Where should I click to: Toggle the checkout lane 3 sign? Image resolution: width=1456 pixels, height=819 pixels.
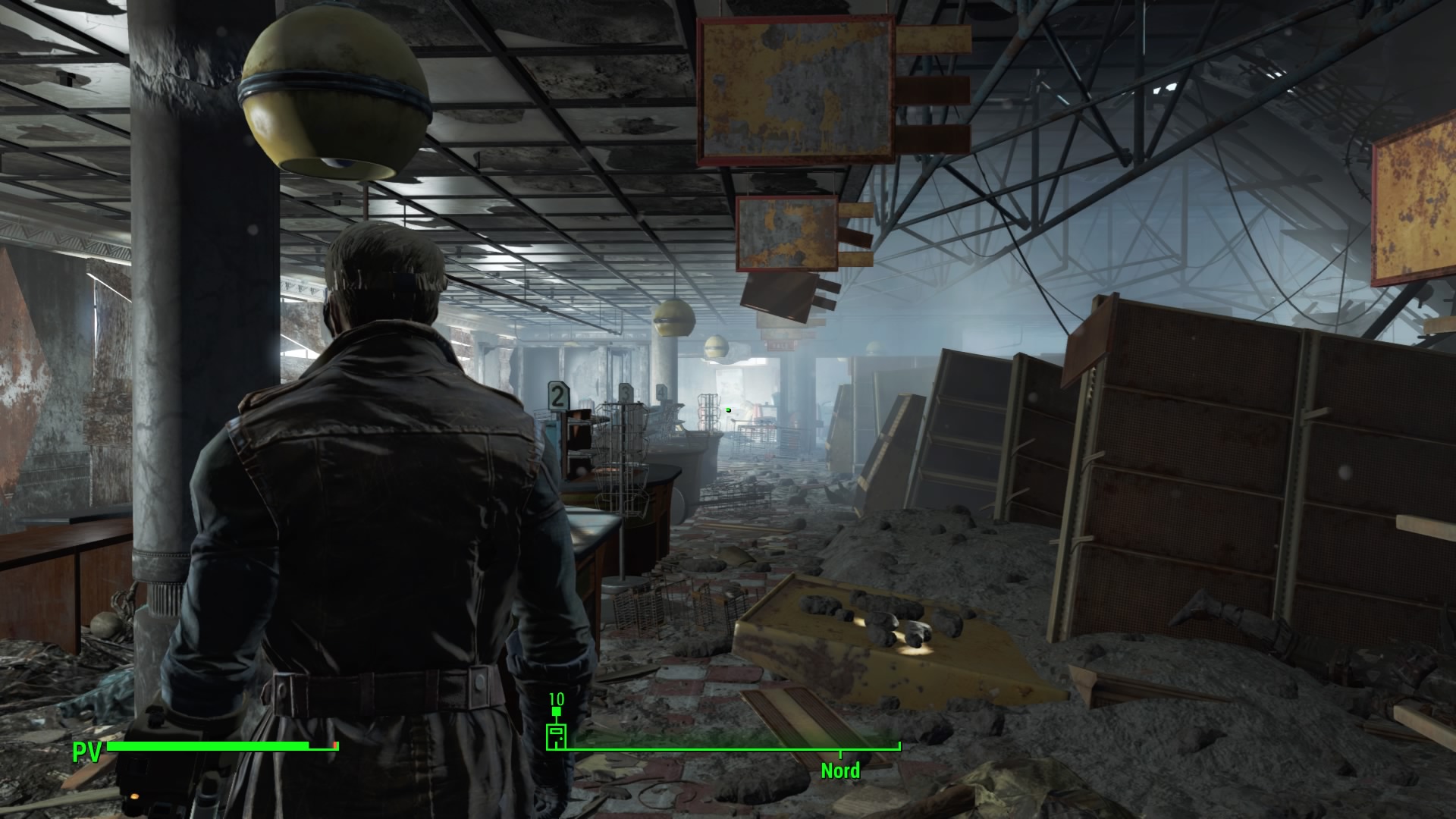tap(626, 394)
